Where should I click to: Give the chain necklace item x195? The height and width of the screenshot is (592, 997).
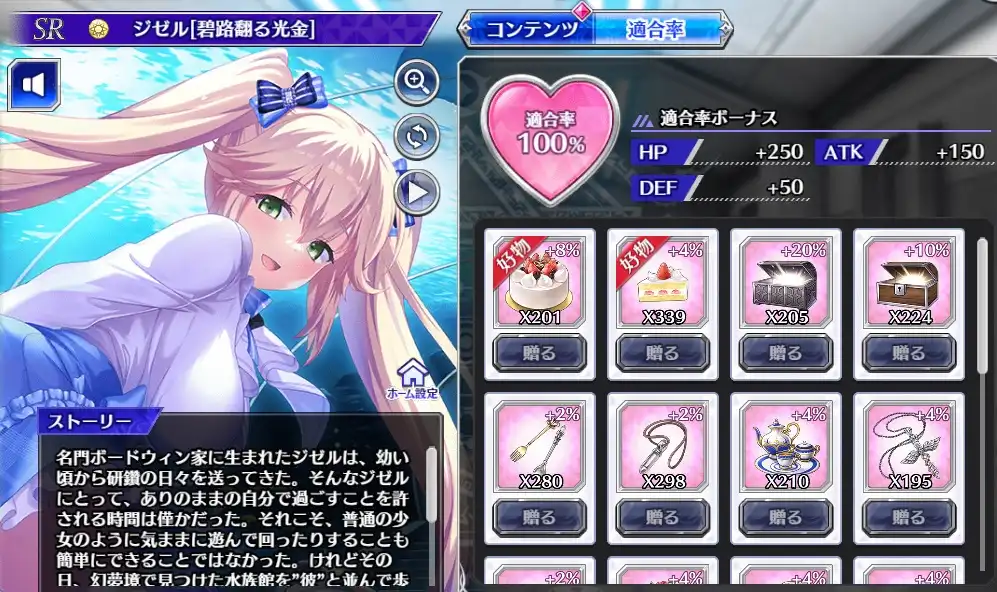tap(908, 516)
